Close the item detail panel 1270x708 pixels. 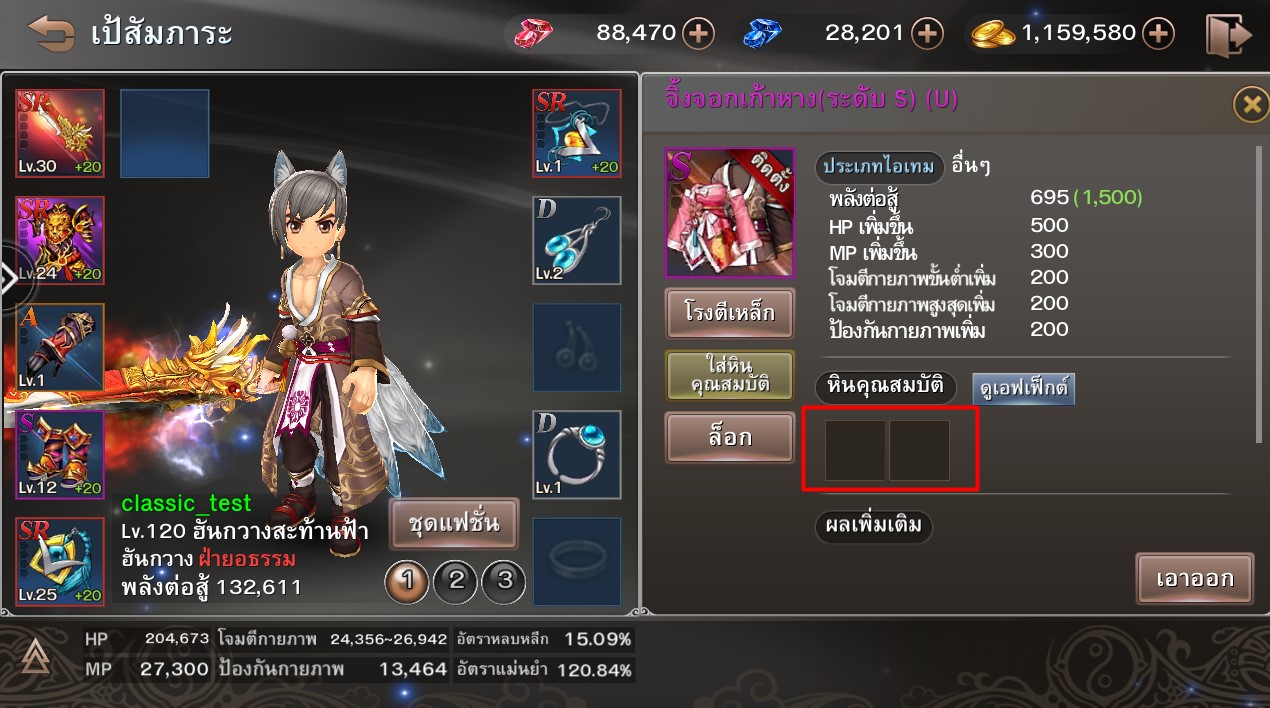point(1249,104)
